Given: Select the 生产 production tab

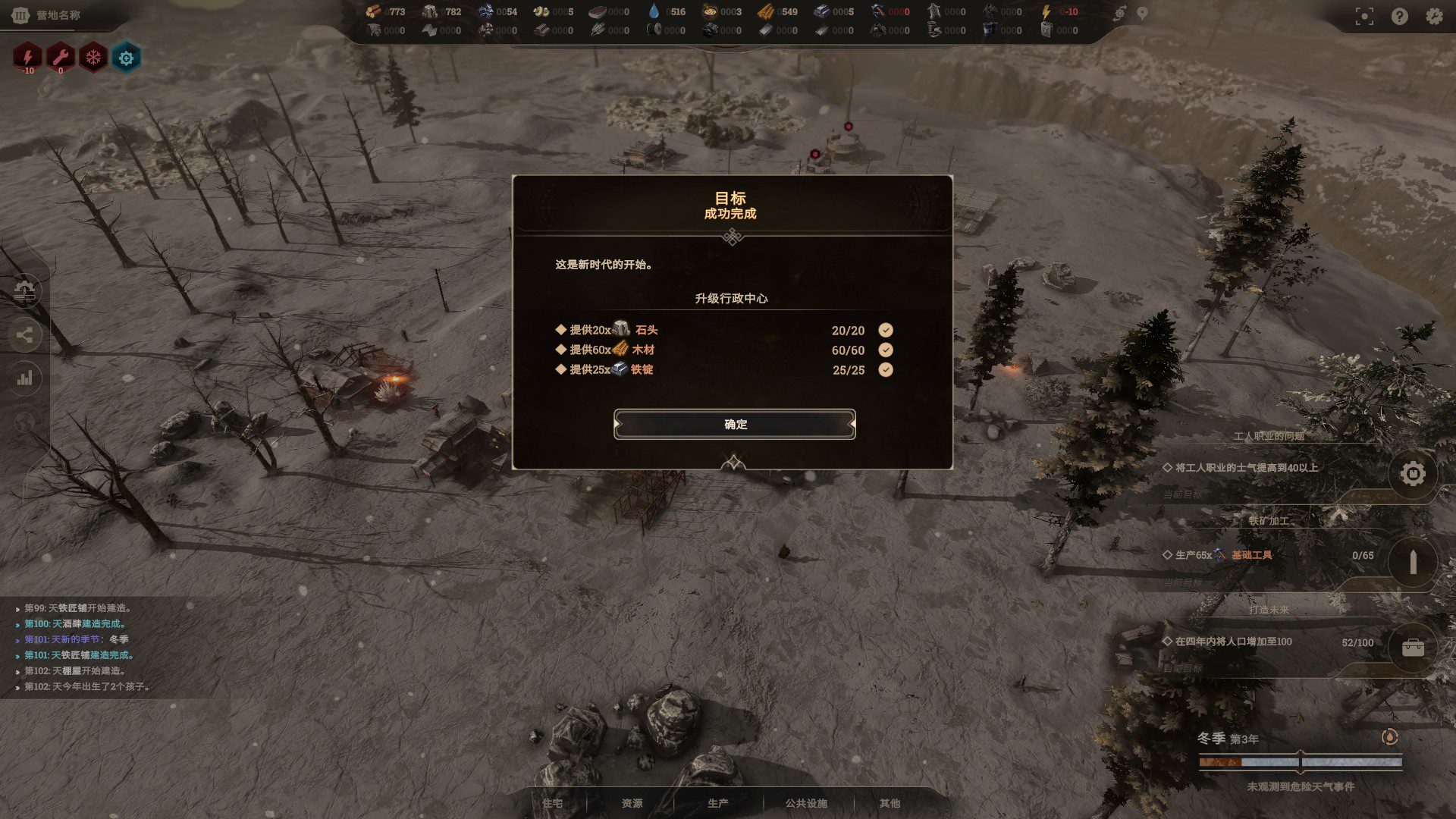Looking at the screenshot, I should point(717,803).
